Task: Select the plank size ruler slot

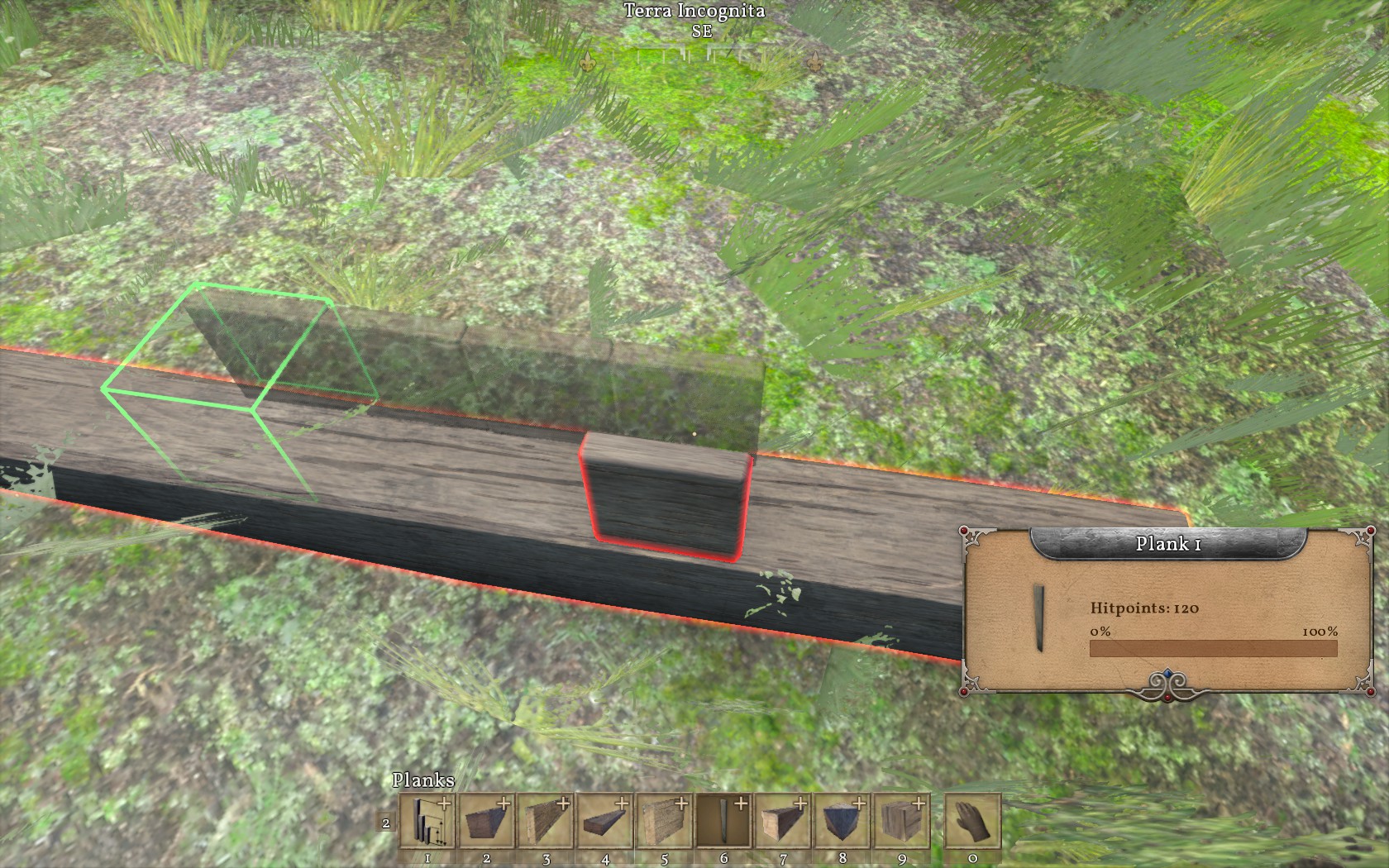Action: (x=427, y=821)
